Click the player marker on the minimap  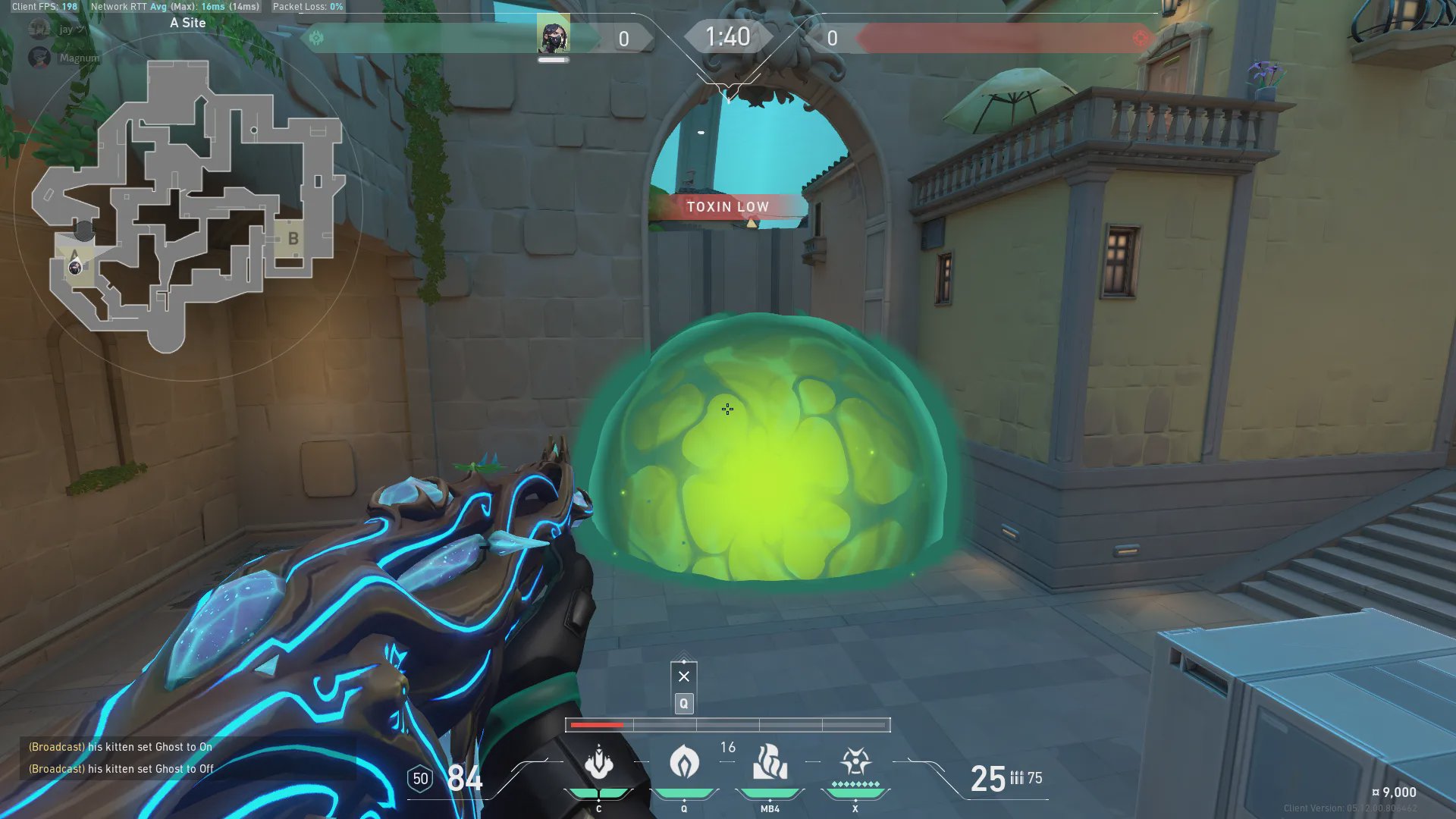(75, 266)
